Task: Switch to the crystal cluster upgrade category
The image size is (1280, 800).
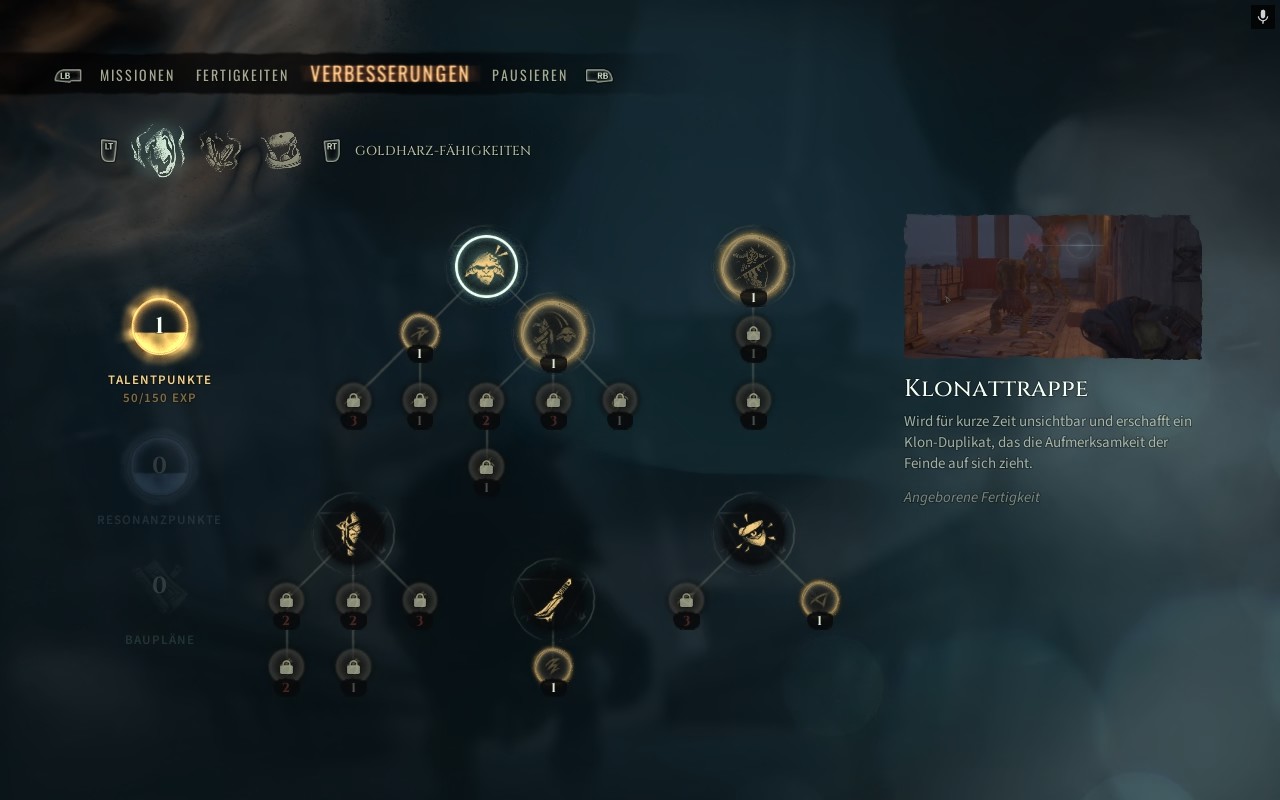Action: point(221,151)
